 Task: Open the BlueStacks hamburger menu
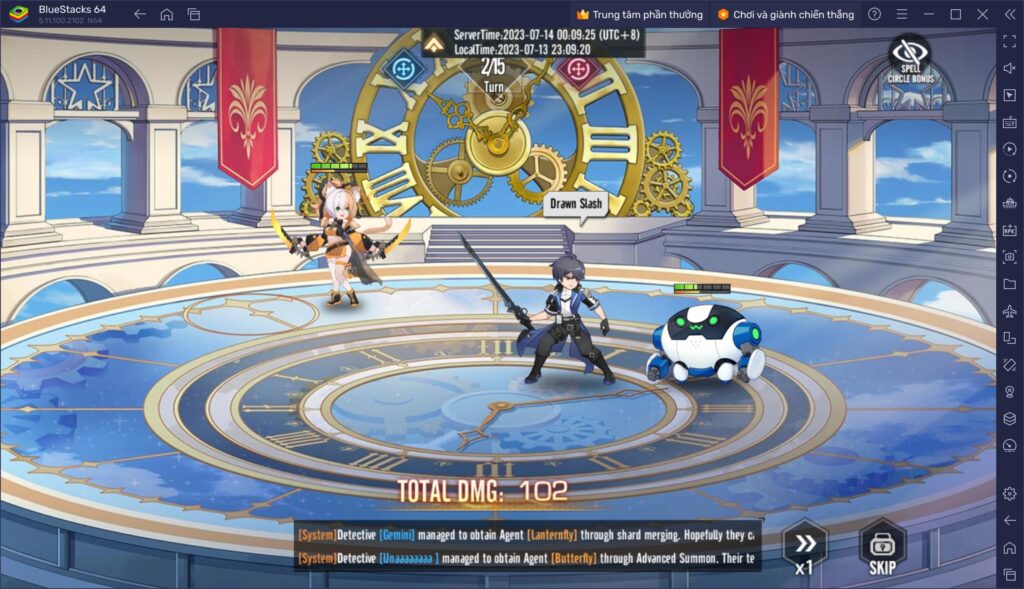[x=902, y=14]
